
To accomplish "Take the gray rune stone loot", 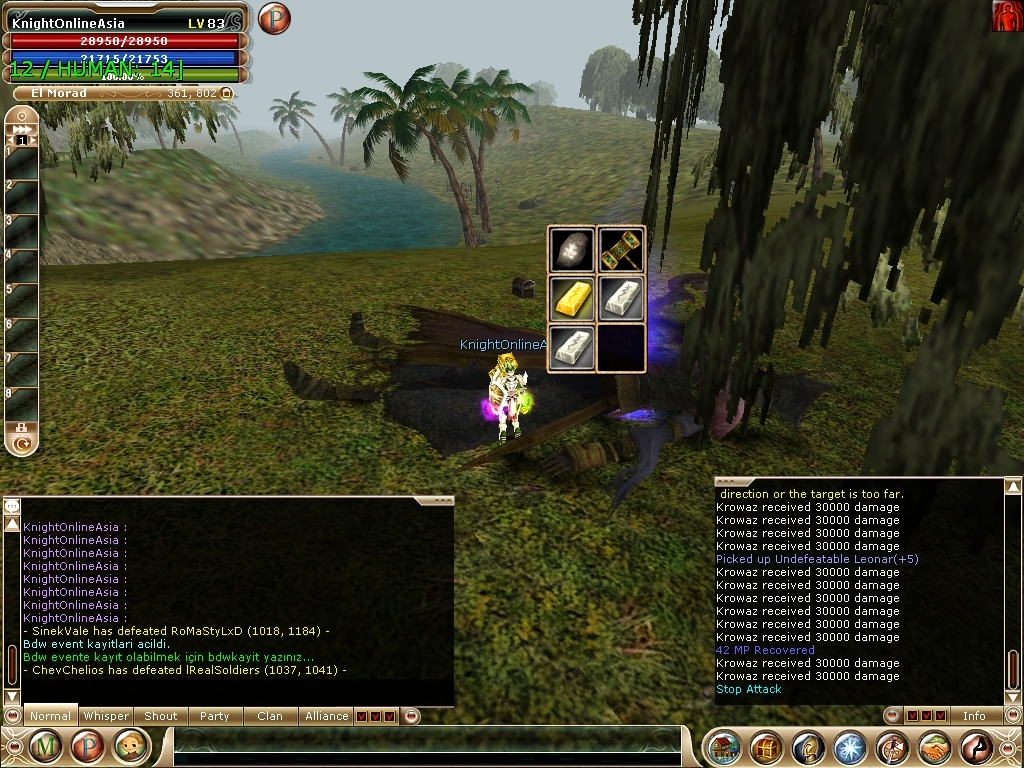I will (x=572, y=250).
